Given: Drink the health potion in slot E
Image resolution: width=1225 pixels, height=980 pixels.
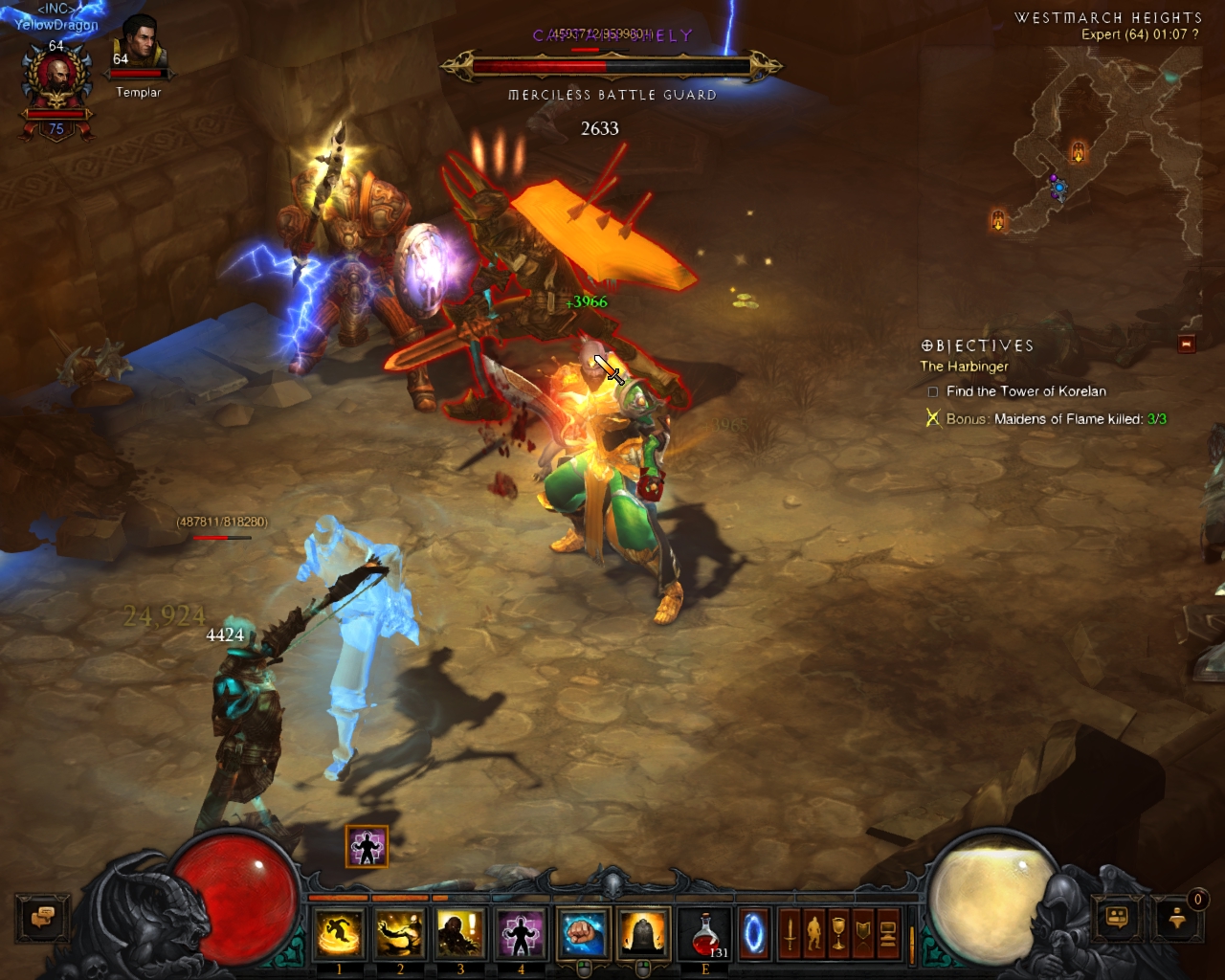Looking at the screenshot, I should (704, 933).
